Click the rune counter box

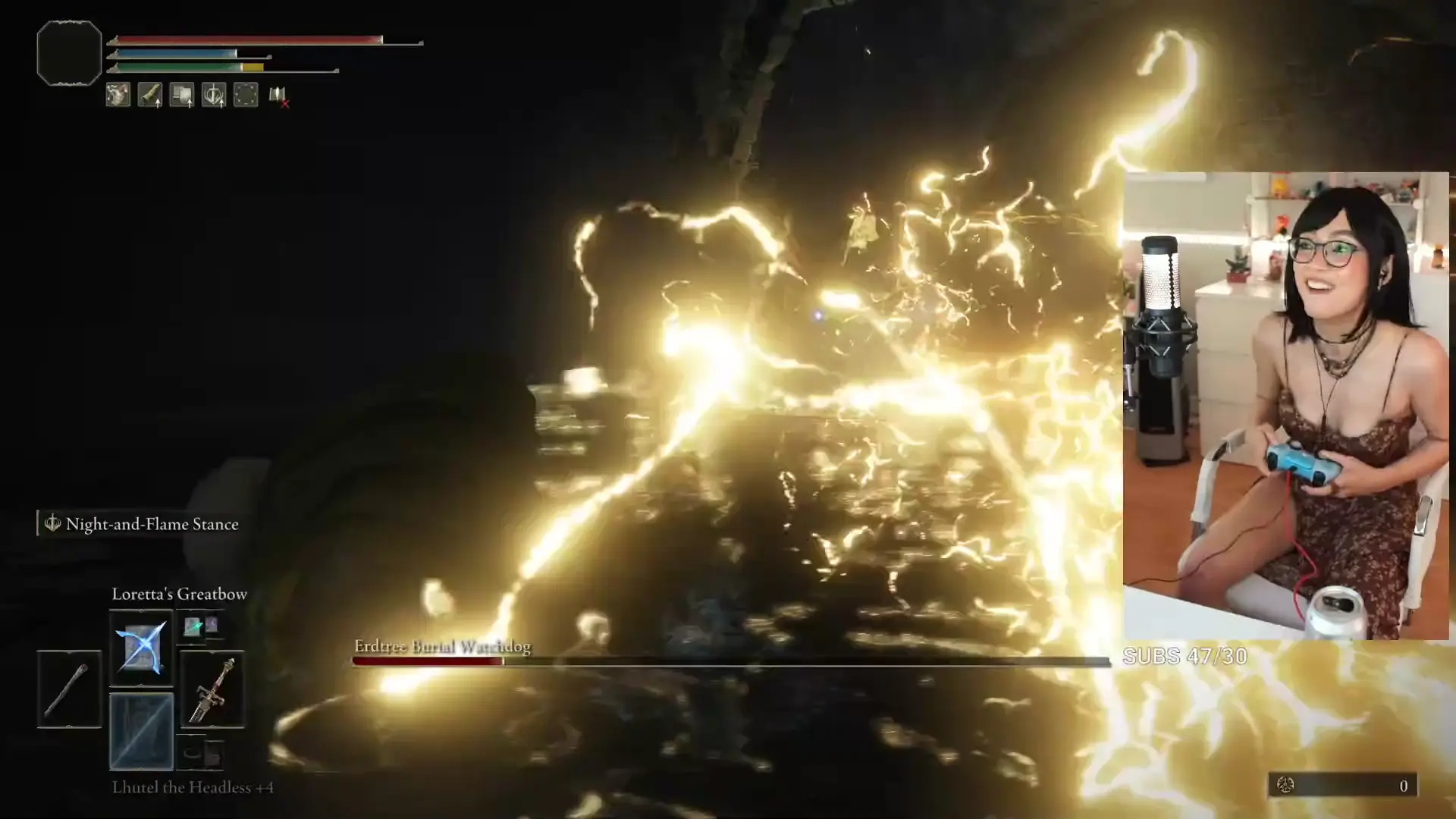coord(1341,786)
